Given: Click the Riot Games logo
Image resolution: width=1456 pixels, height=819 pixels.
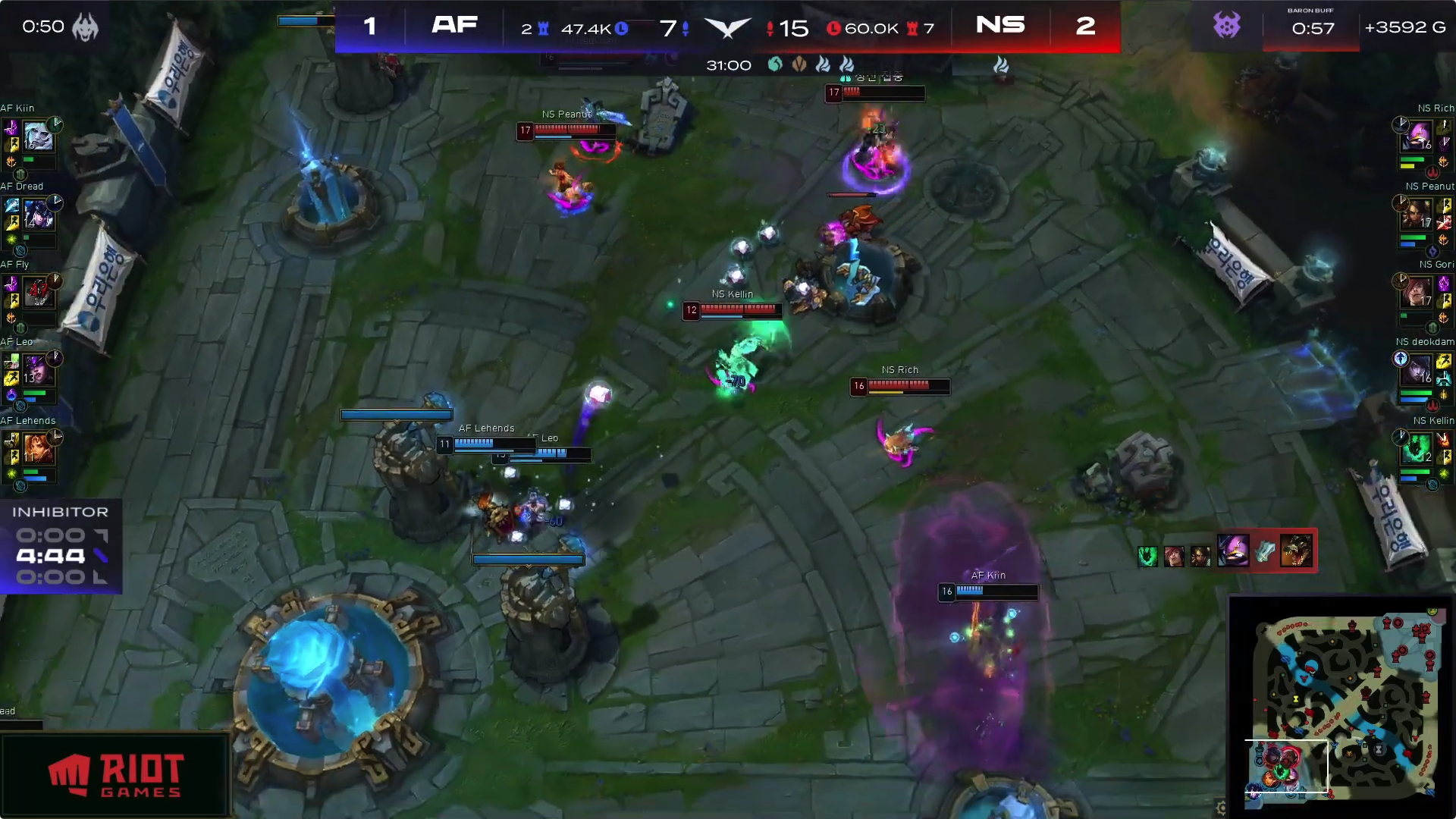Looking at the screenshot, I should (x=115, y=774).
